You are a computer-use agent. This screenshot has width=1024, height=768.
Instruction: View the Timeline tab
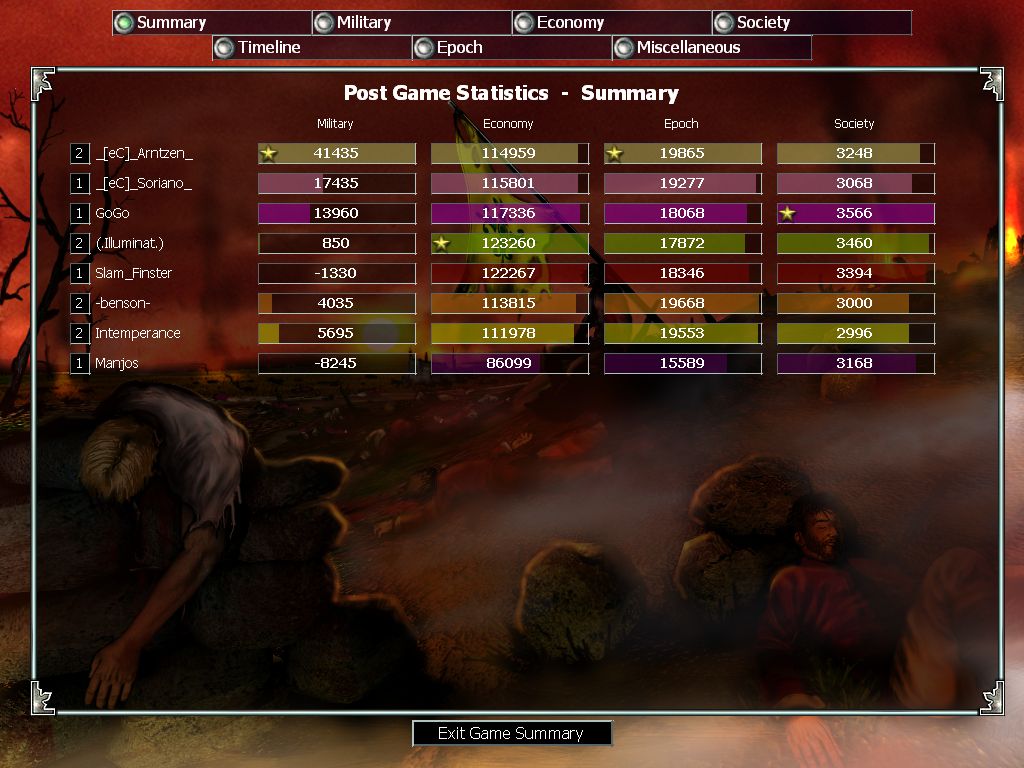coord(311,47)
